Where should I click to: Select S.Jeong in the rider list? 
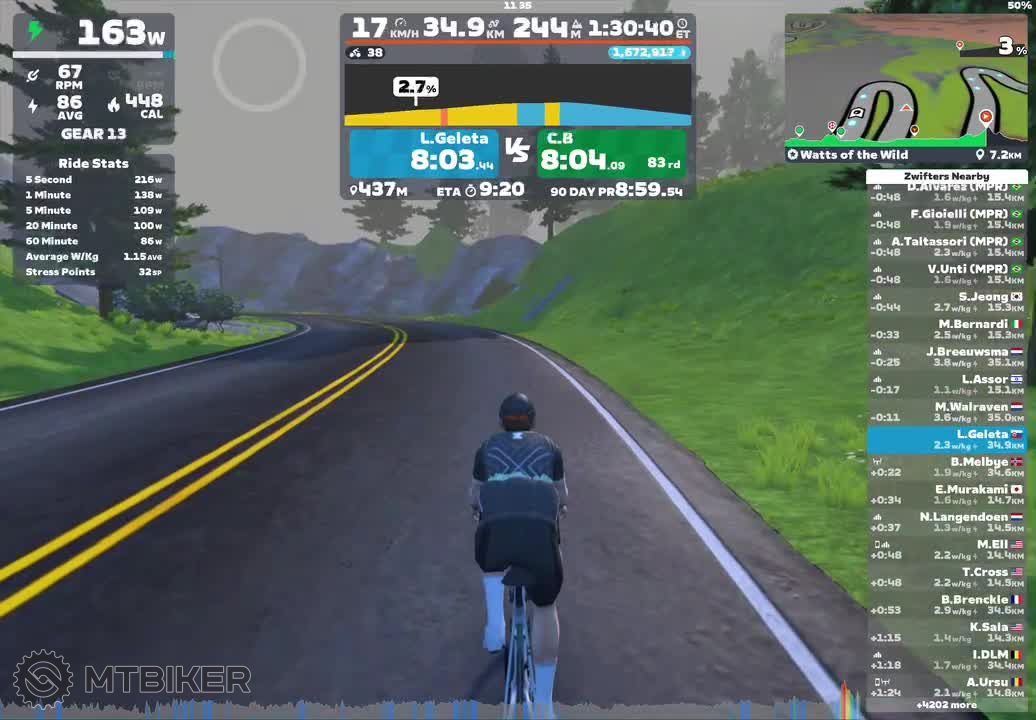[946, 302]
